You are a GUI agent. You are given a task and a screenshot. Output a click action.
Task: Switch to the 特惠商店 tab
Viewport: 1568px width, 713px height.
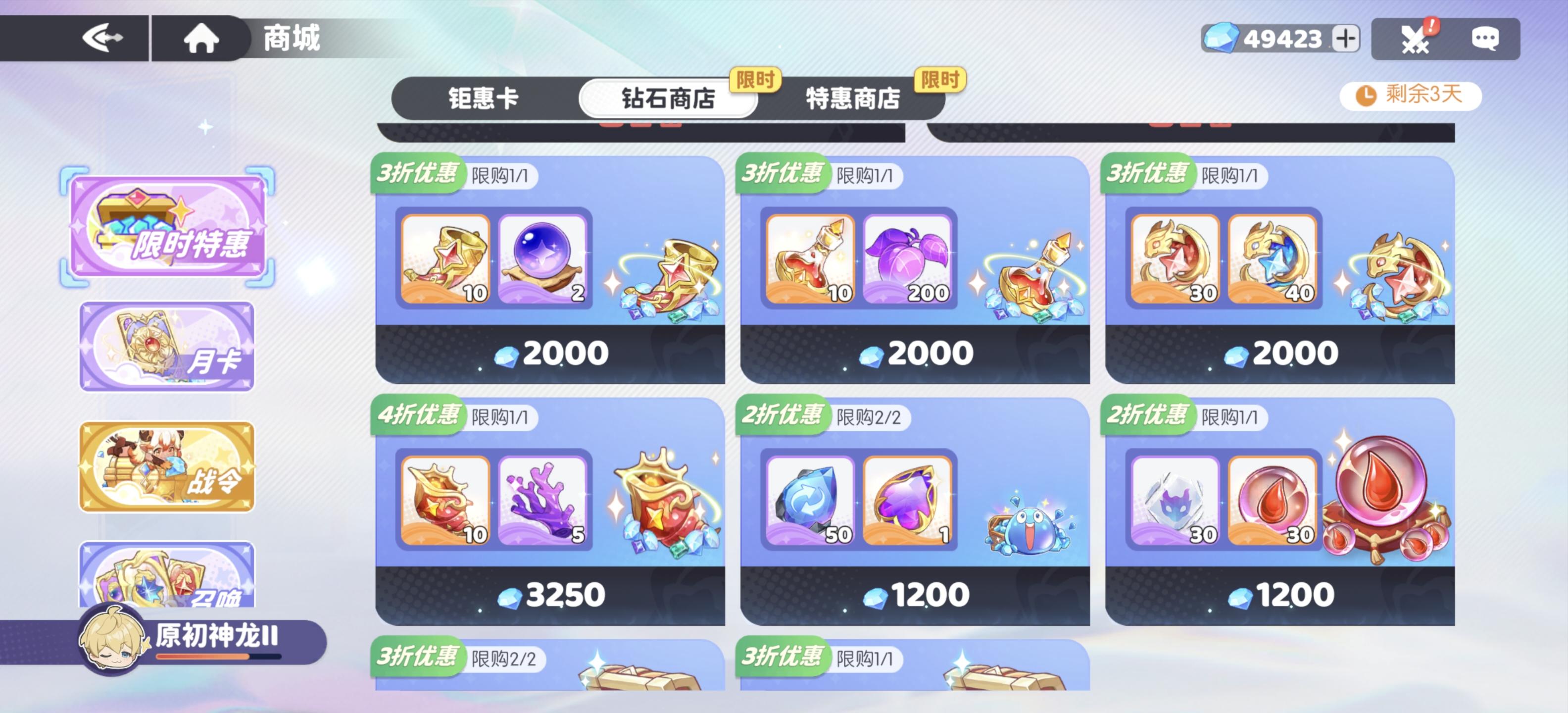click(x=854, y=99)
